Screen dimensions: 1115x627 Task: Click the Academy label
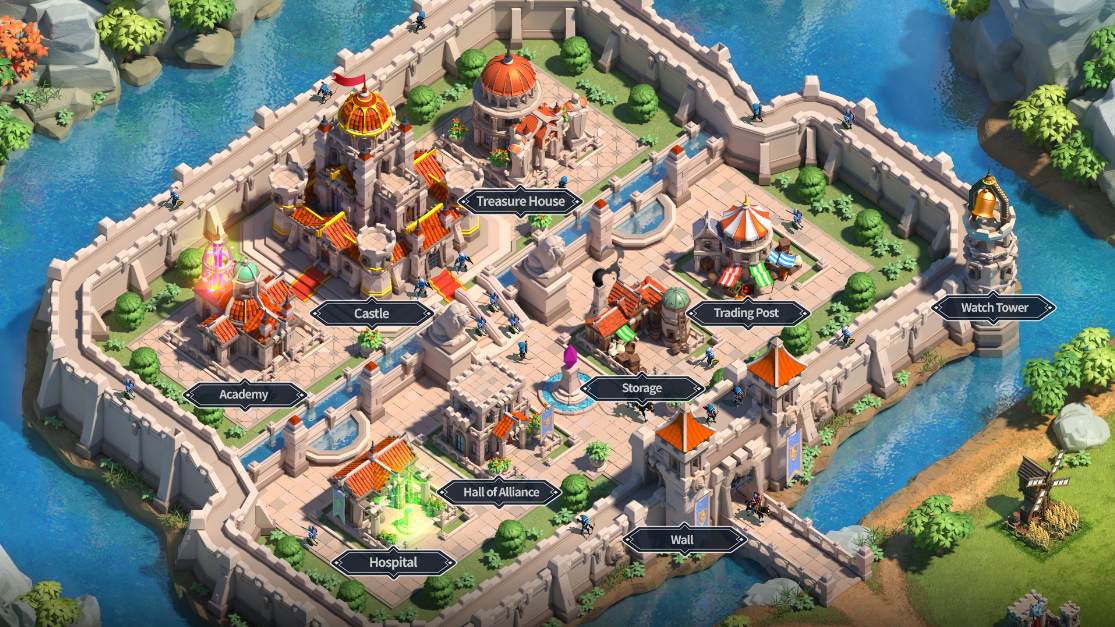(x=244, y=394)
